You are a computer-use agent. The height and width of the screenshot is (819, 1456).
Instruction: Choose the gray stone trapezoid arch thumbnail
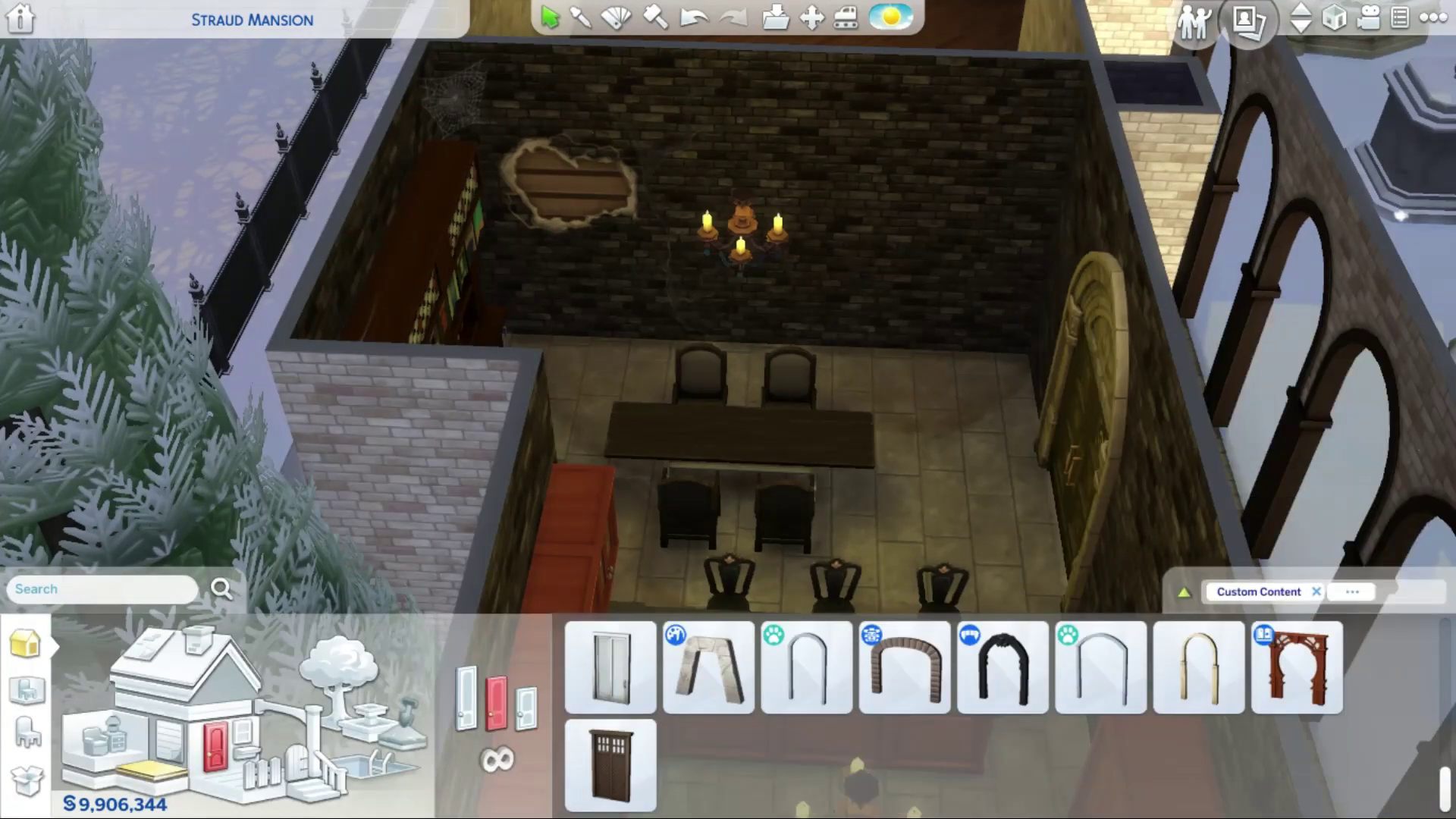(x=709, y=668)
